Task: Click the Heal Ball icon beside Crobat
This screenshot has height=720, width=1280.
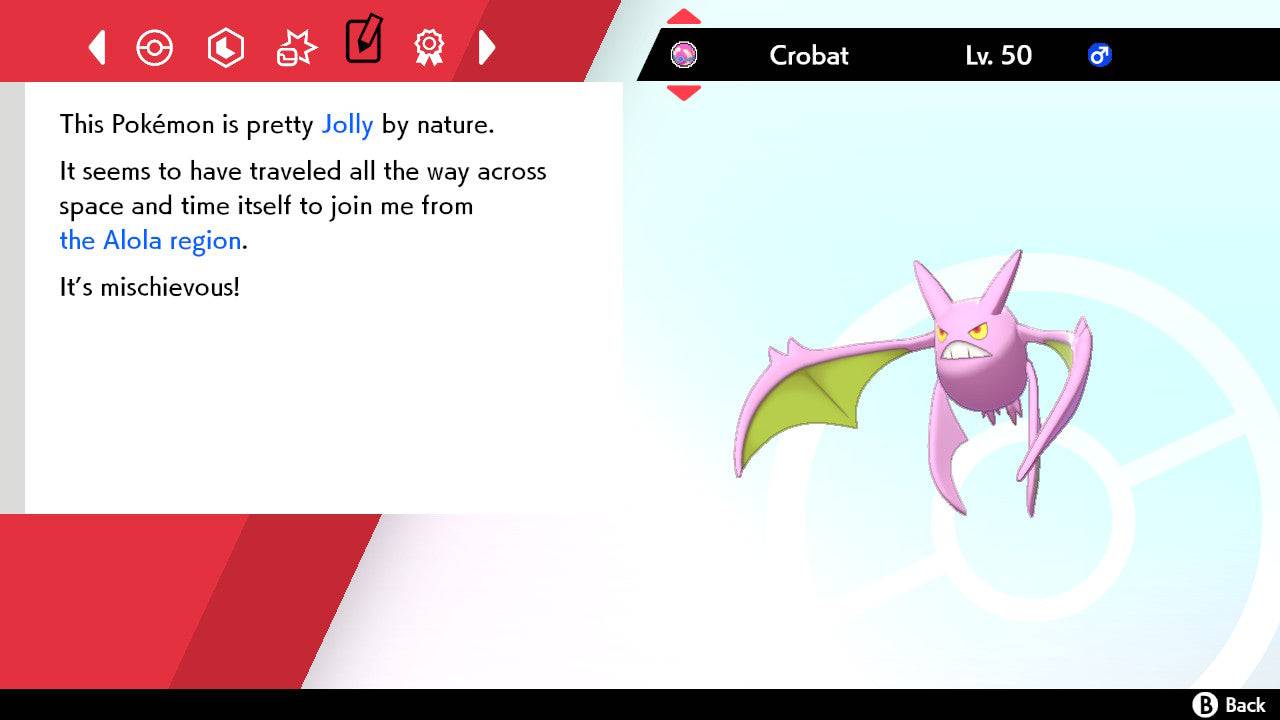Action: click(686, 55)
